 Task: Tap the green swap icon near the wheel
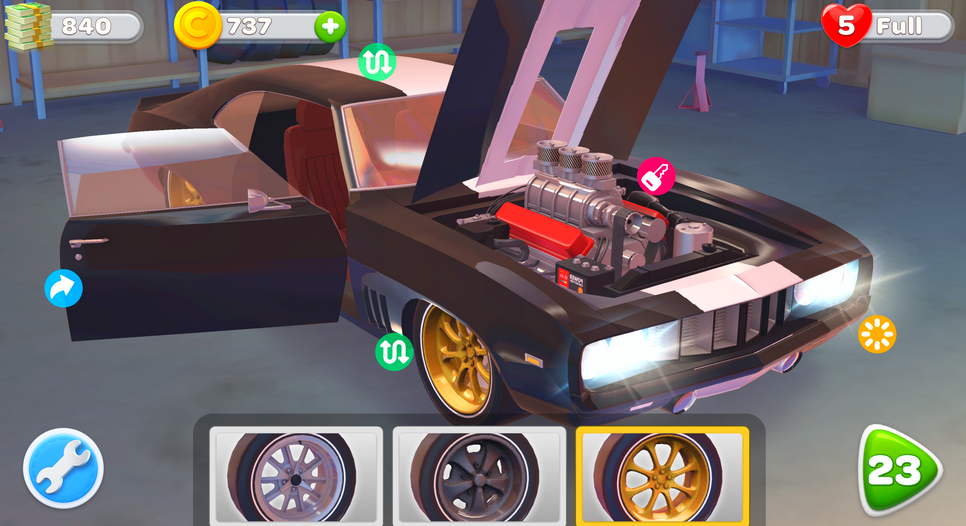pos(394,351)
